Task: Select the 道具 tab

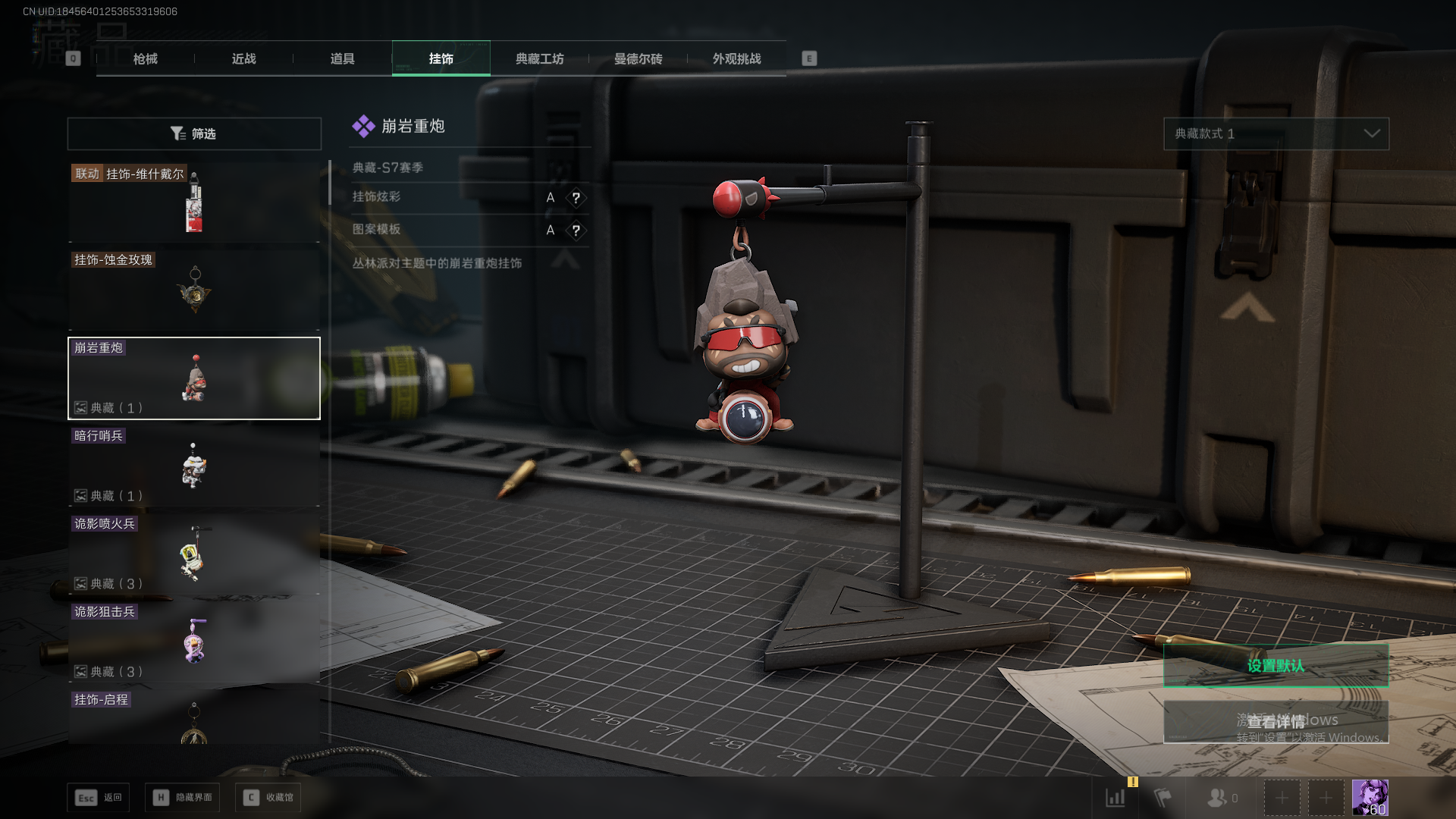Action: [x=342, y=58]
